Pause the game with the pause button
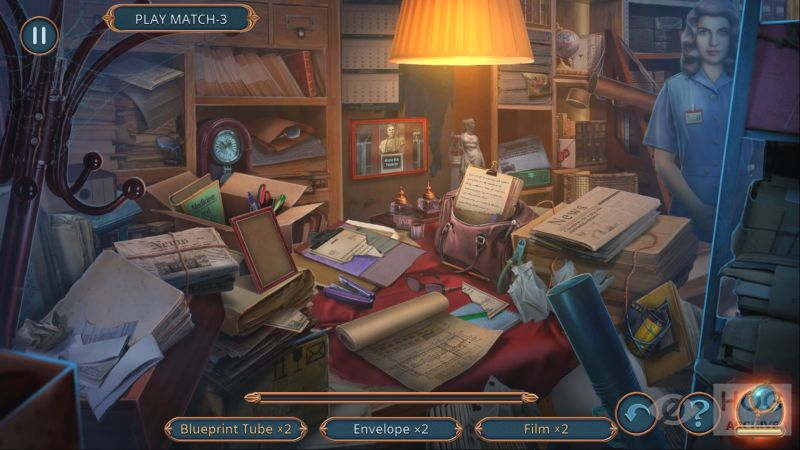800x450 pixels. click(38, 36)
